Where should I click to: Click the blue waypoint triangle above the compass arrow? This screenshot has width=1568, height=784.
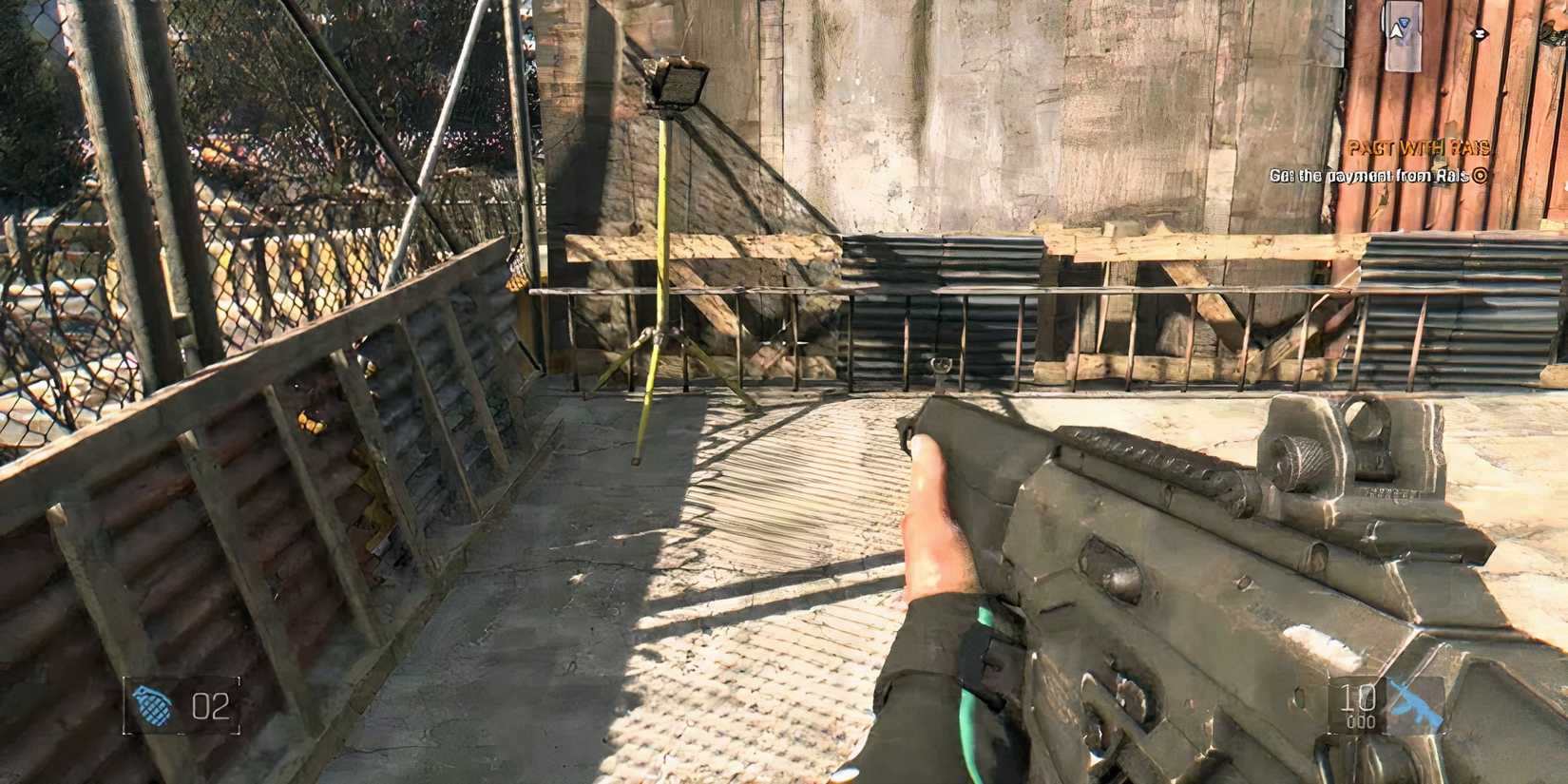point(1403,20)
